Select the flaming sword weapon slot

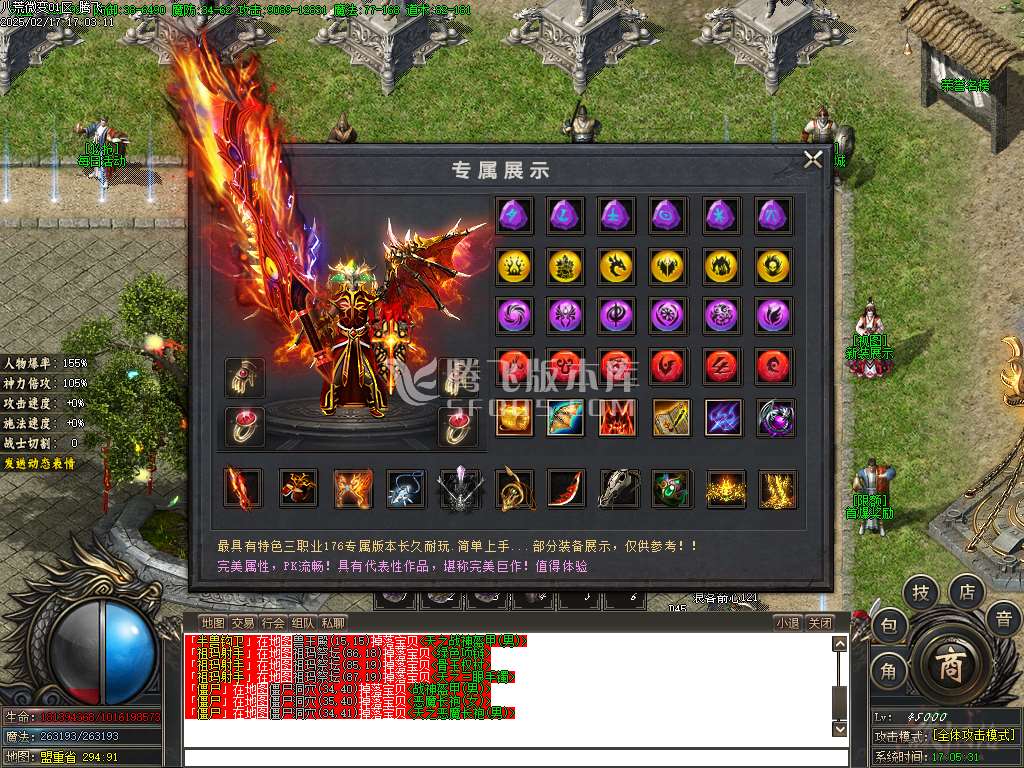coord(243,489)
